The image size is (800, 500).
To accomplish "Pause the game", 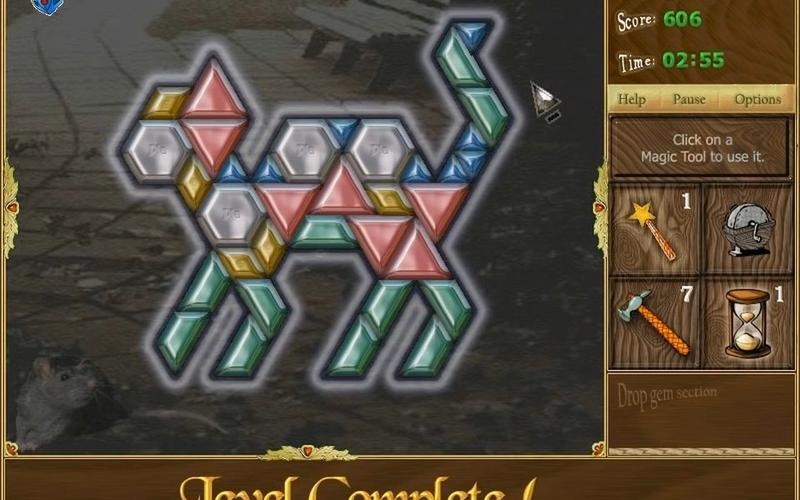I will 689,99.
